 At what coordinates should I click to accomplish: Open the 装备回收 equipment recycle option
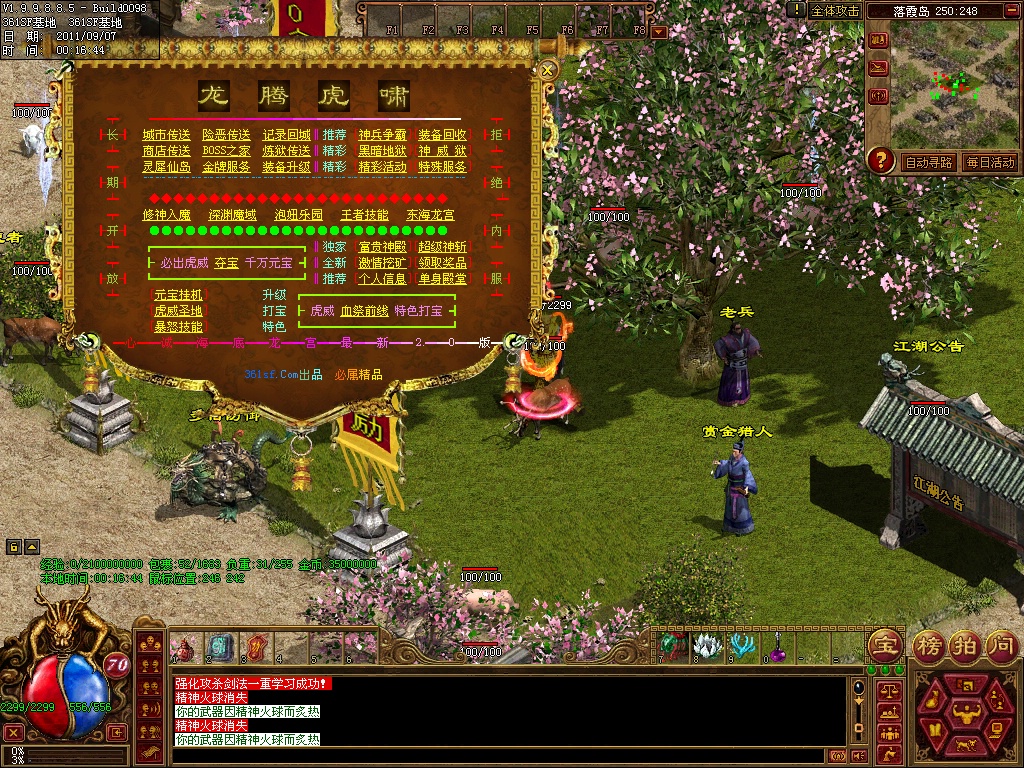point(442,135)
